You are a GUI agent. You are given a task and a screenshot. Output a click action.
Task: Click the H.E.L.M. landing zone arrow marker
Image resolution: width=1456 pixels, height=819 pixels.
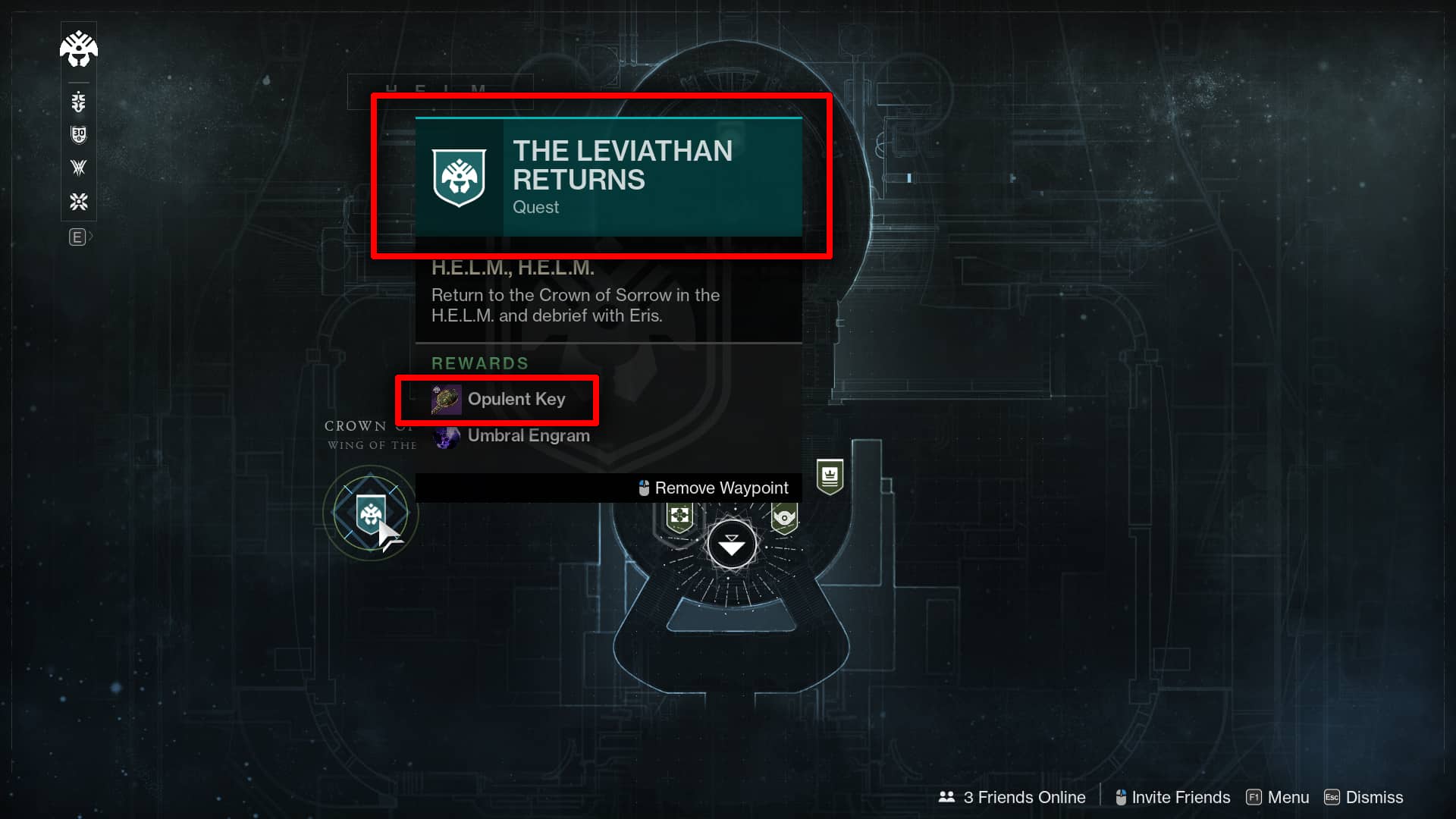pyautogui.click(x=730, y=544)
